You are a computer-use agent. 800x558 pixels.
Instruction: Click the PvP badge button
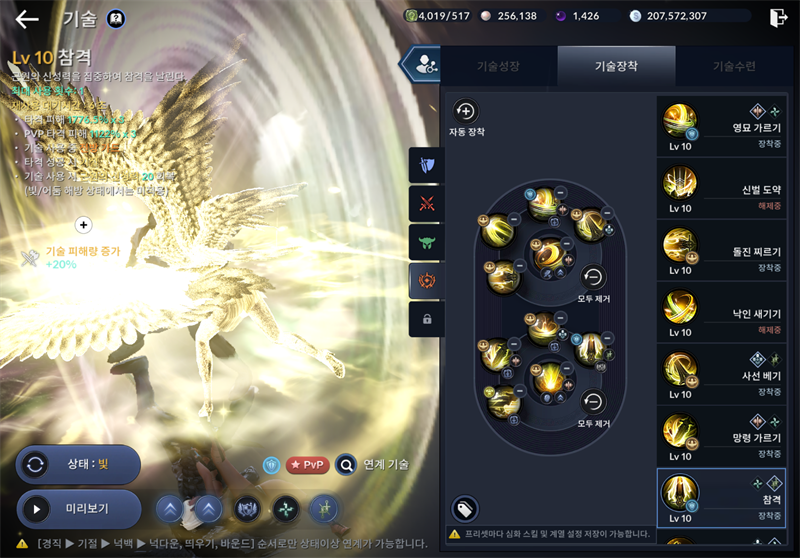[308, 465]
